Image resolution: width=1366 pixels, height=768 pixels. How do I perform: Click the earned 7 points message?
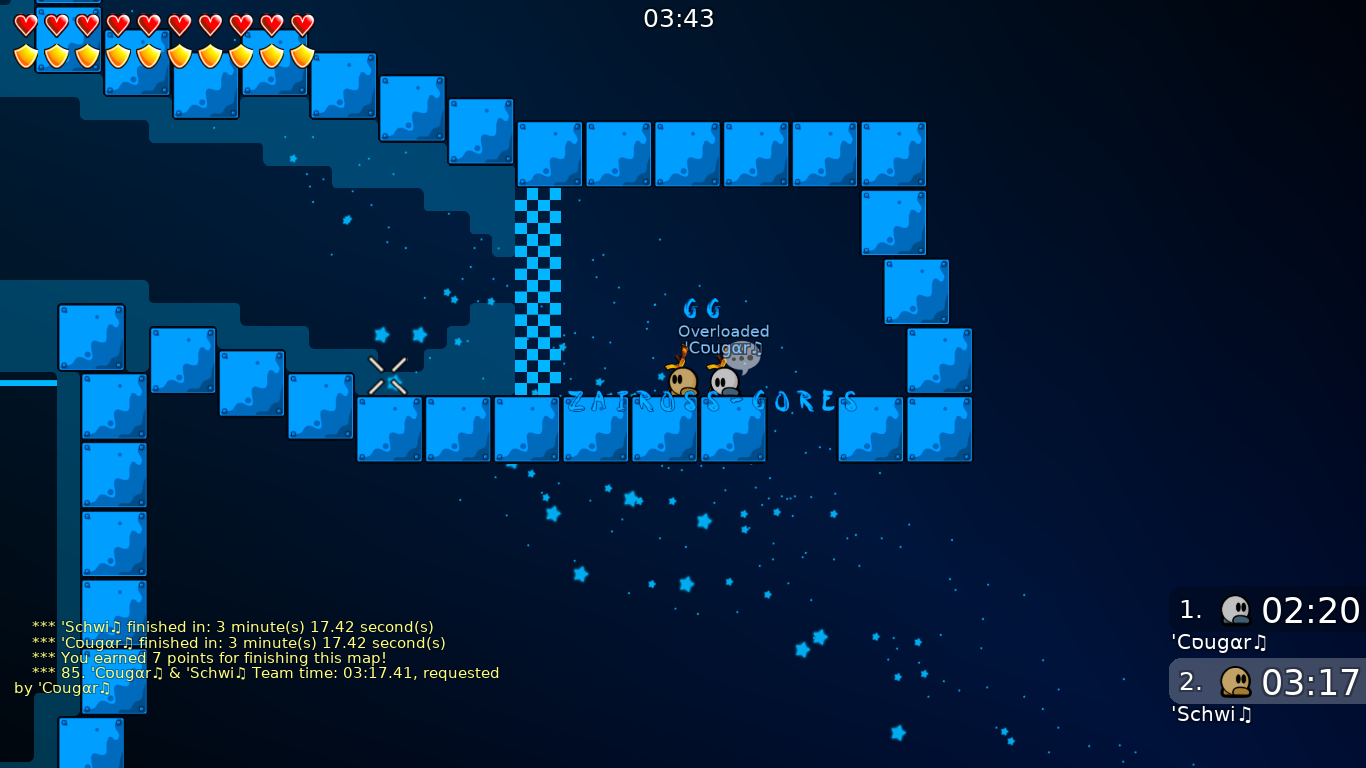point(222,658)
